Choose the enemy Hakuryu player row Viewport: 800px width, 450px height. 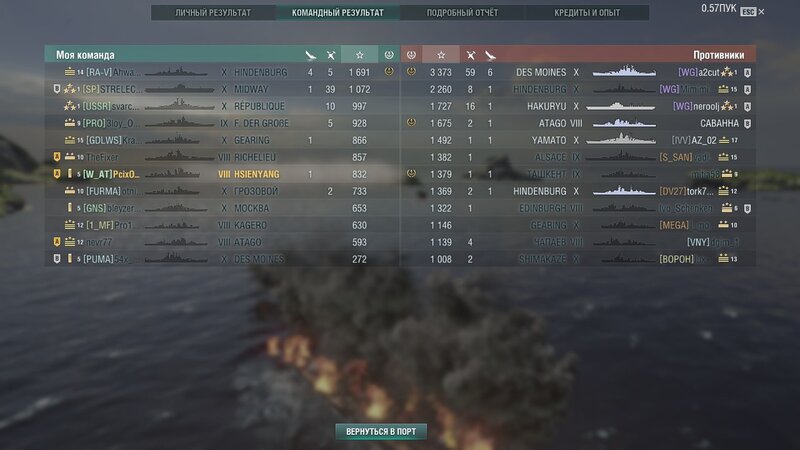pyautogui.click(x=578, y=106)
